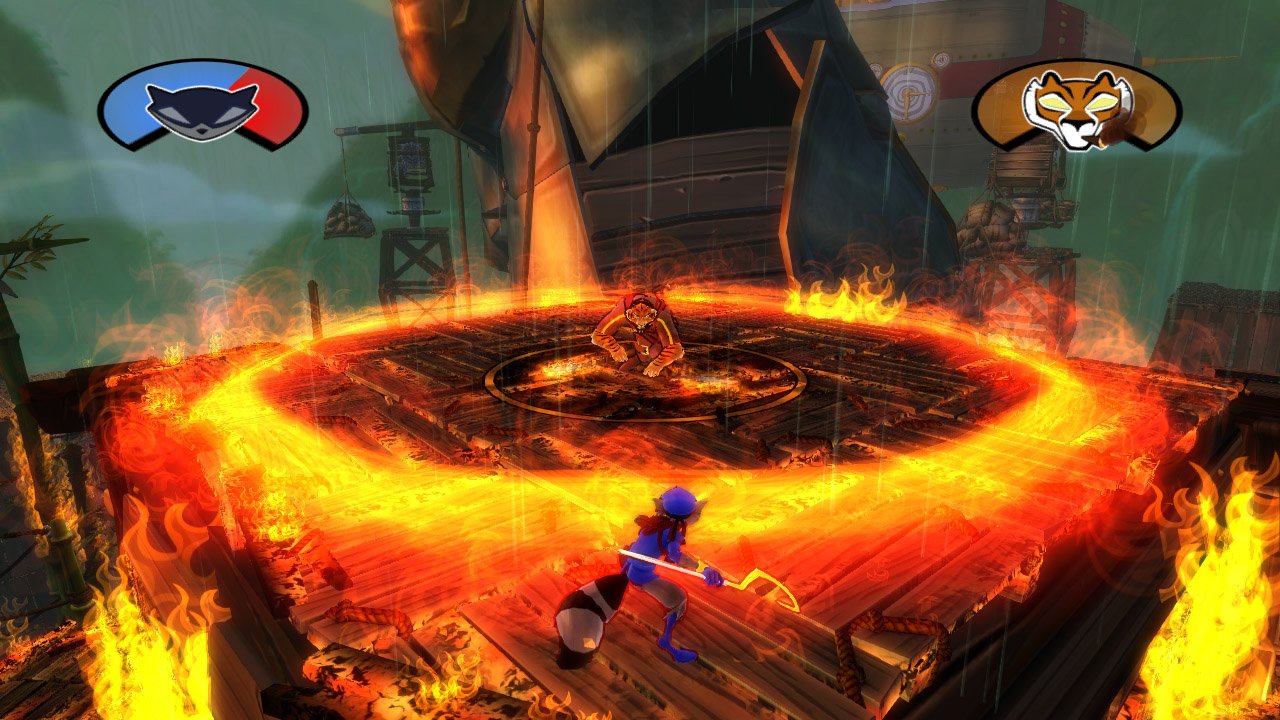Click the ship's mast behind the arena
The height and width of the screenshot is (720, 1280).
[x=530, y=130]
